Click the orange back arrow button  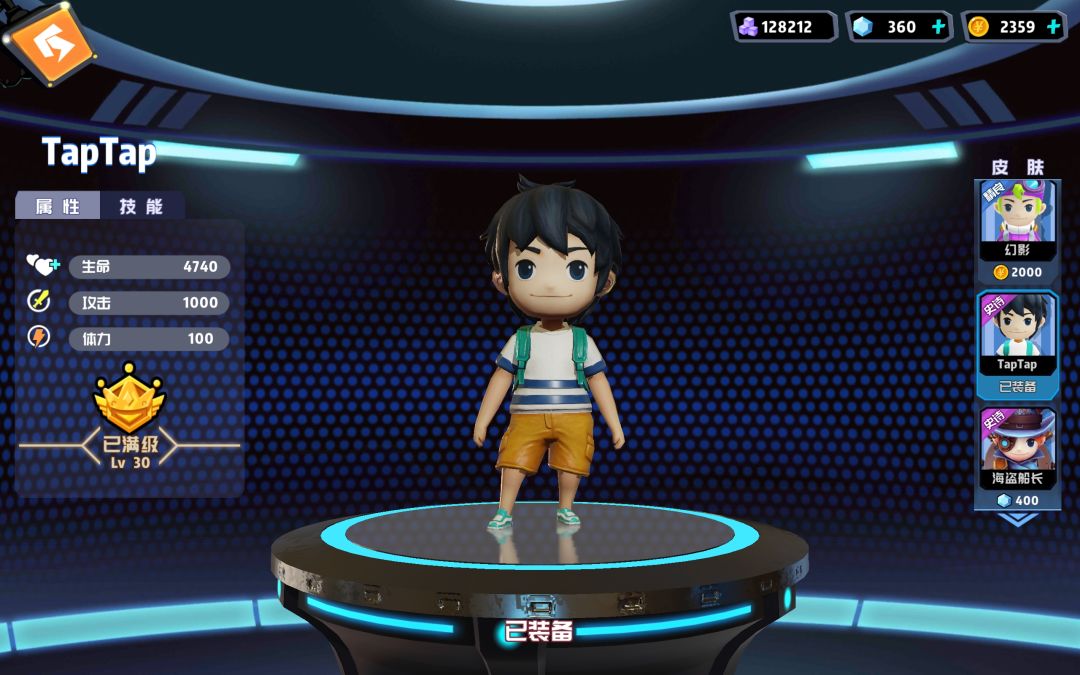point(47,42)
